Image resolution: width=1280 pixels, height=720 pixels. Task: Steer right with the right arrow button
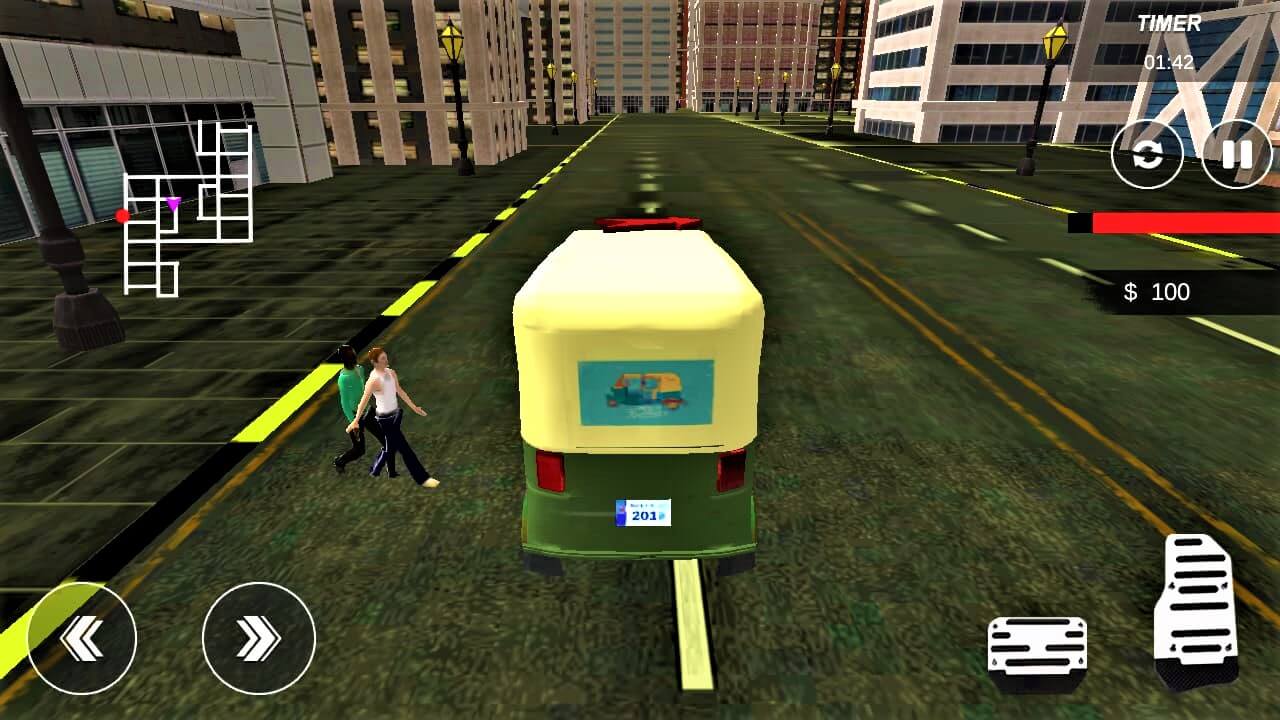[x=258, y=638]
